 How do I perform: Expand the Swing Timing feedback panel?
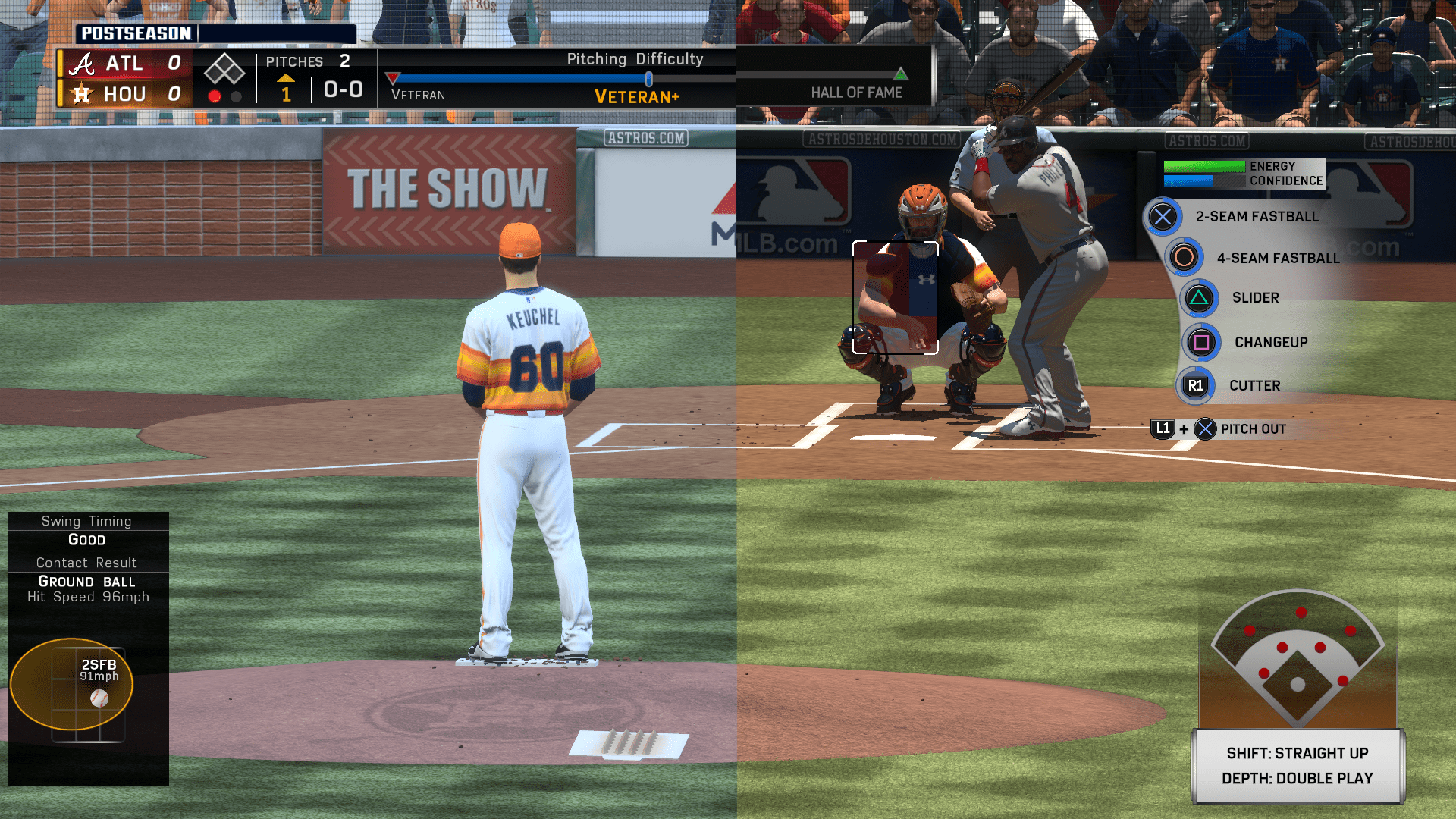tap(86, 521)
